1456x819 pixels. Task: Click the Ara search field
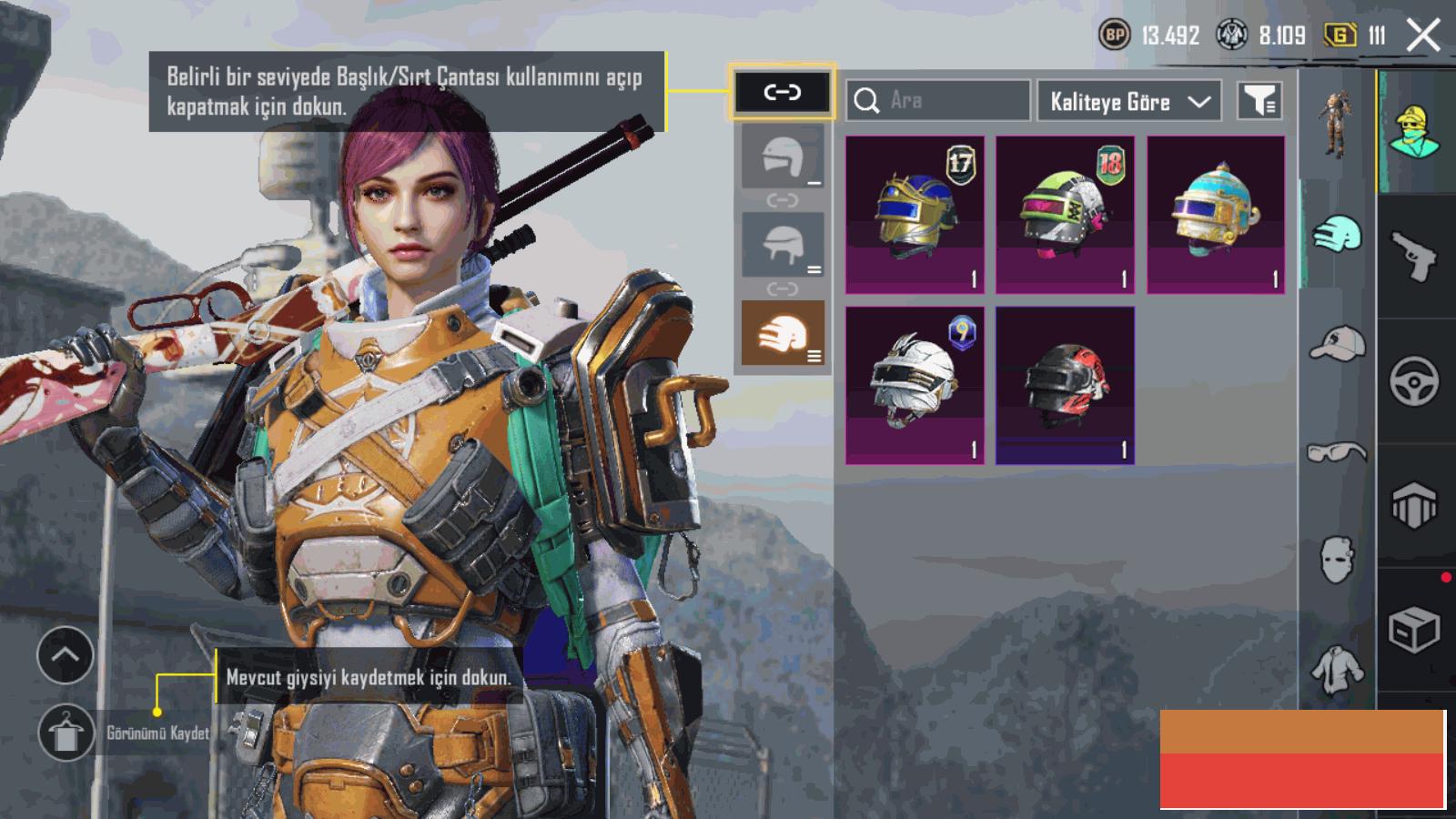pos(938,100)
